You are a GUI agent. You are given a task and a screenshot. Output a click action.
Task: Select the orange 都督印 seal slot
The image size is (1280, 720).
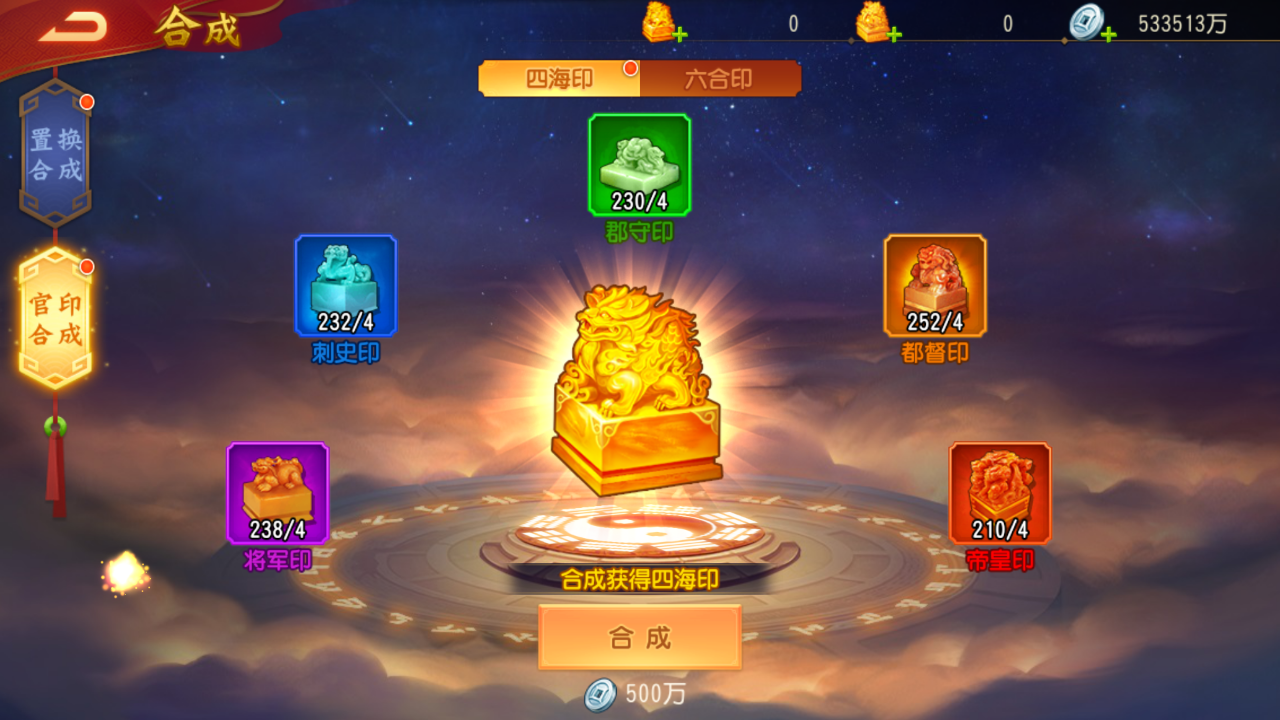(935, 286)
